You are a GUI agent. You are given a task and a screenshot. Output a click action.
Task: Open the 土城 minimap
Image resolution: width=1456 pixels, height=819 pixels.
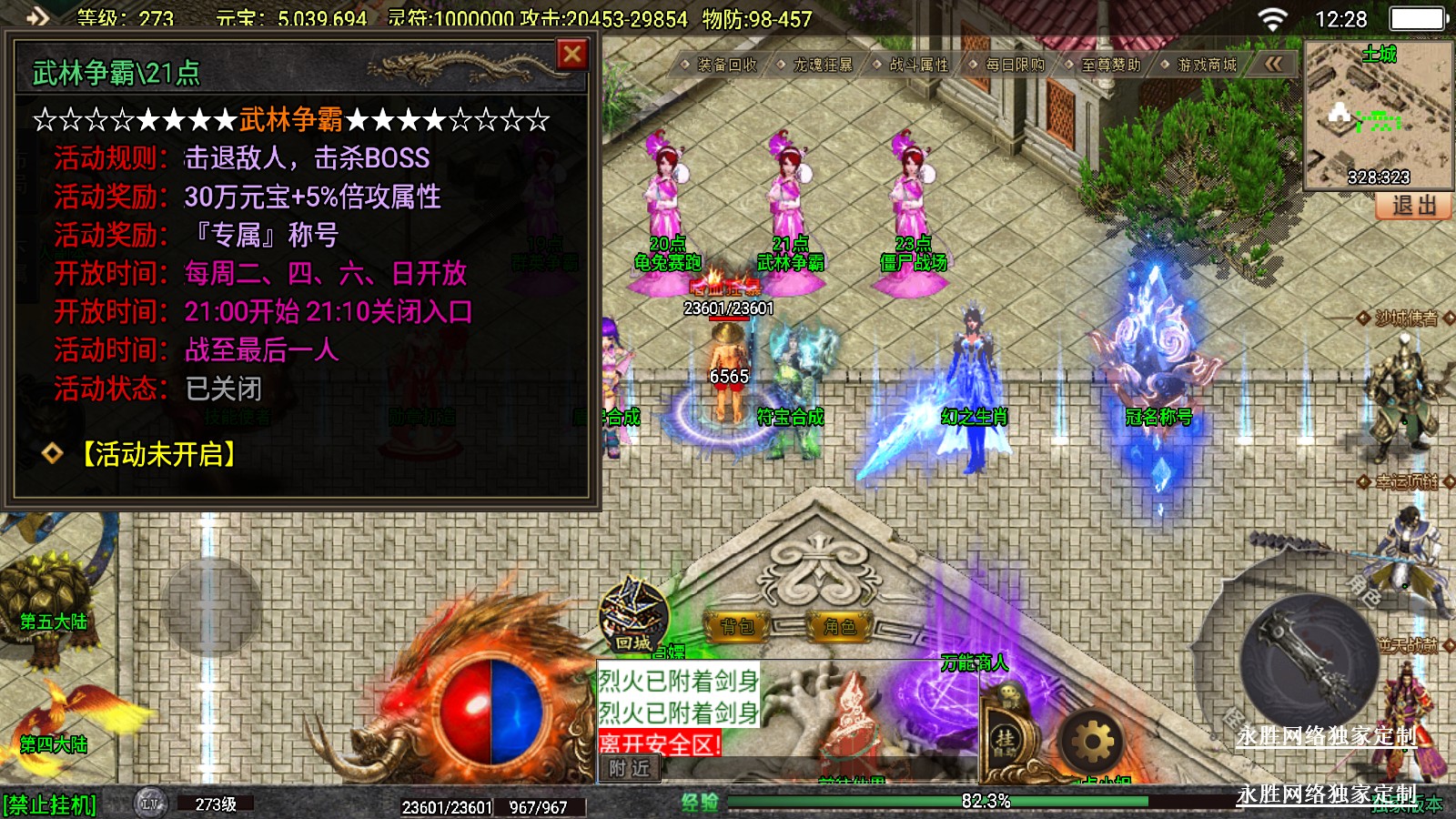1378,116
